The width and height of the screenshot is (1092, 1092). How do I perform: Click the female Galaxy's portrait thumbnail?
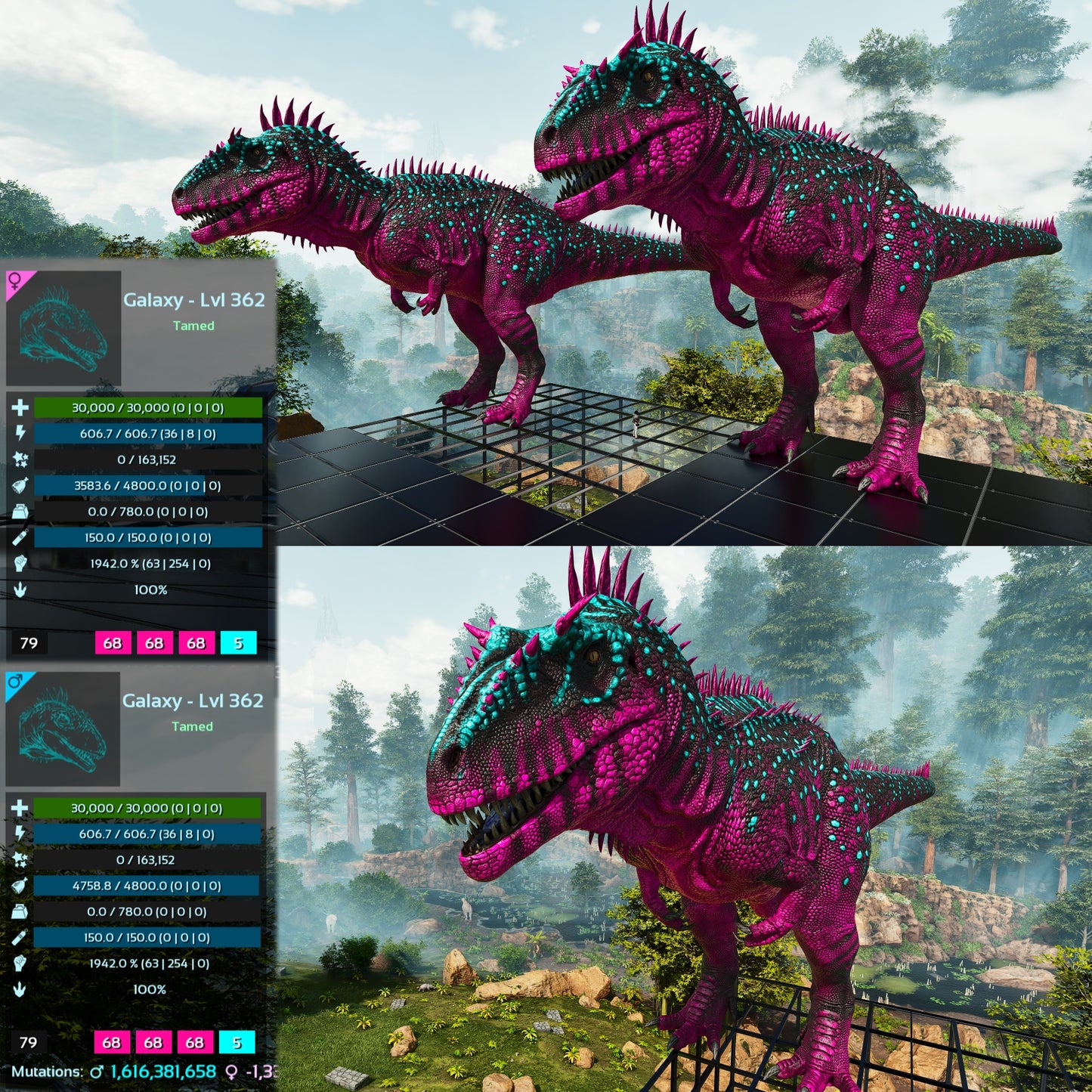tap(64, 329)
